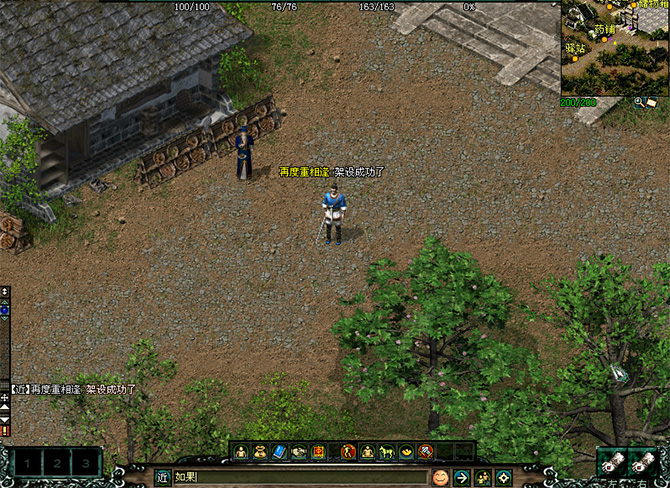Click the horse mount icon
The width and height of the screenshot is (670, 488).
pos(387,452)
